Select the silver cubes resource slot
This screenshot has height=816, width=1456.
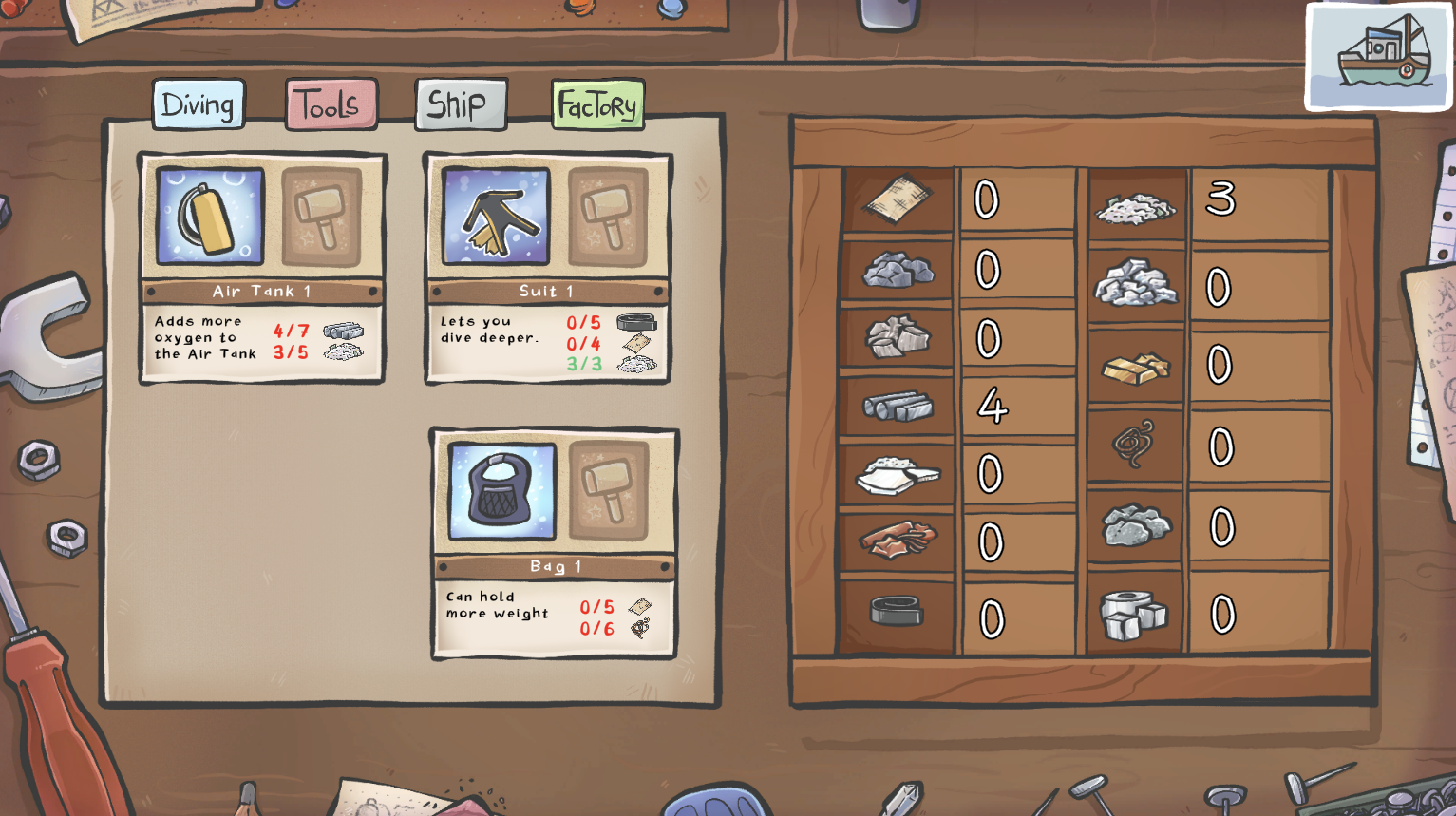(1134, 614)
